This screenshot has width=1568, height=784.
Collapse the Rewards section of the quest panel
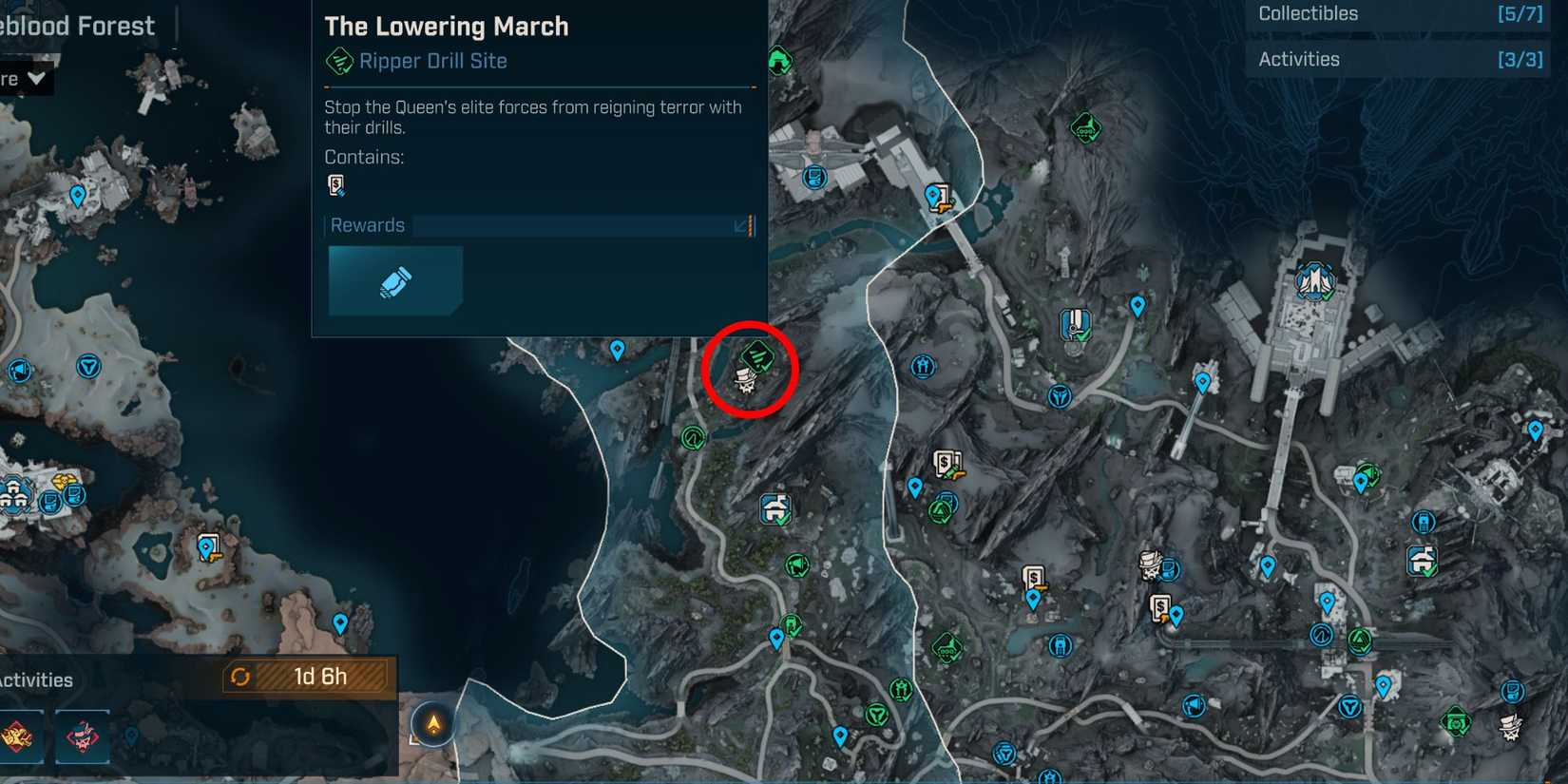(x=740, y=226)
